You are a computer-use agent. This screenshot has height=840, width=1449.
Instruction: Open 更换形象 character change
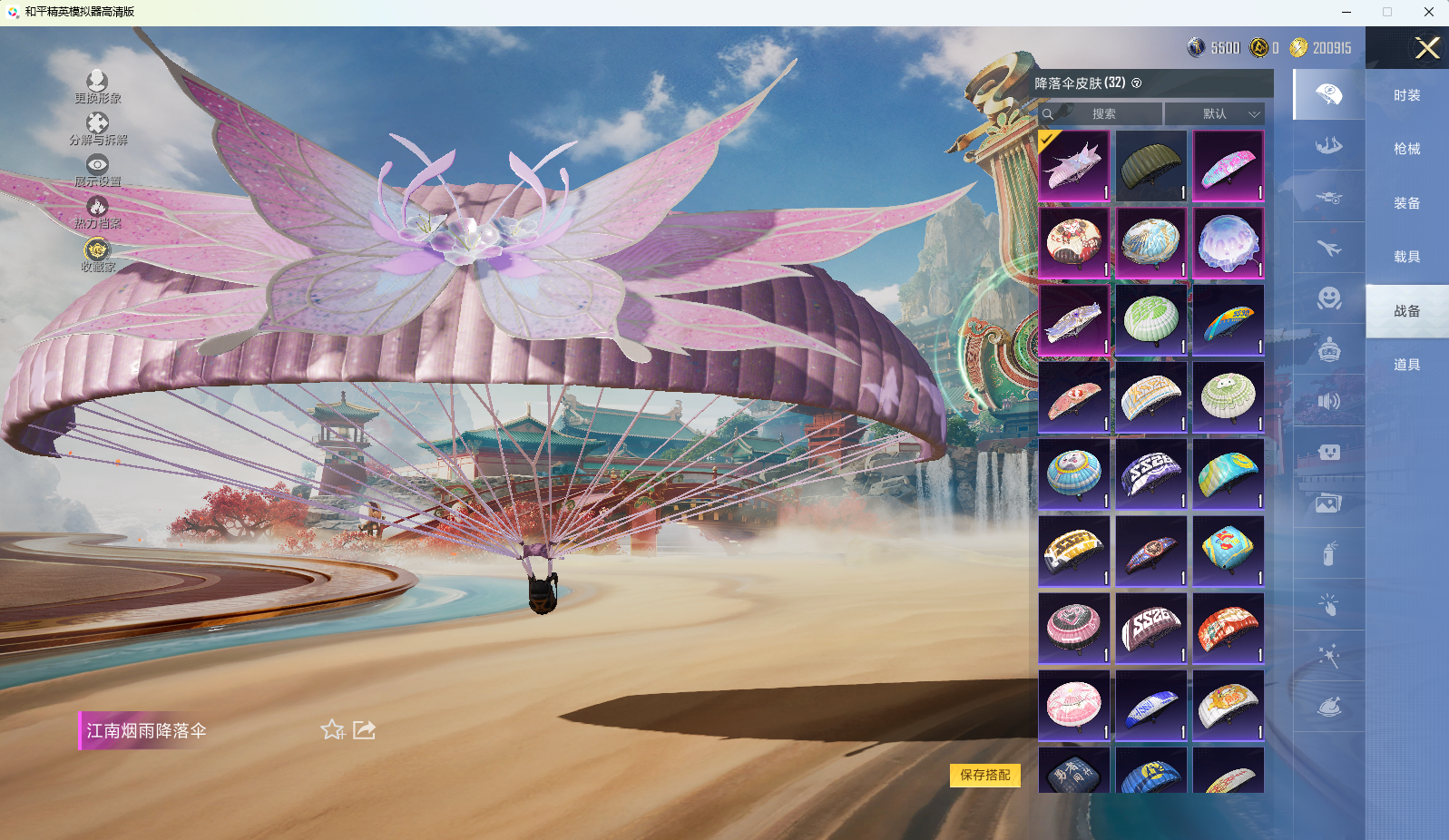97,86
